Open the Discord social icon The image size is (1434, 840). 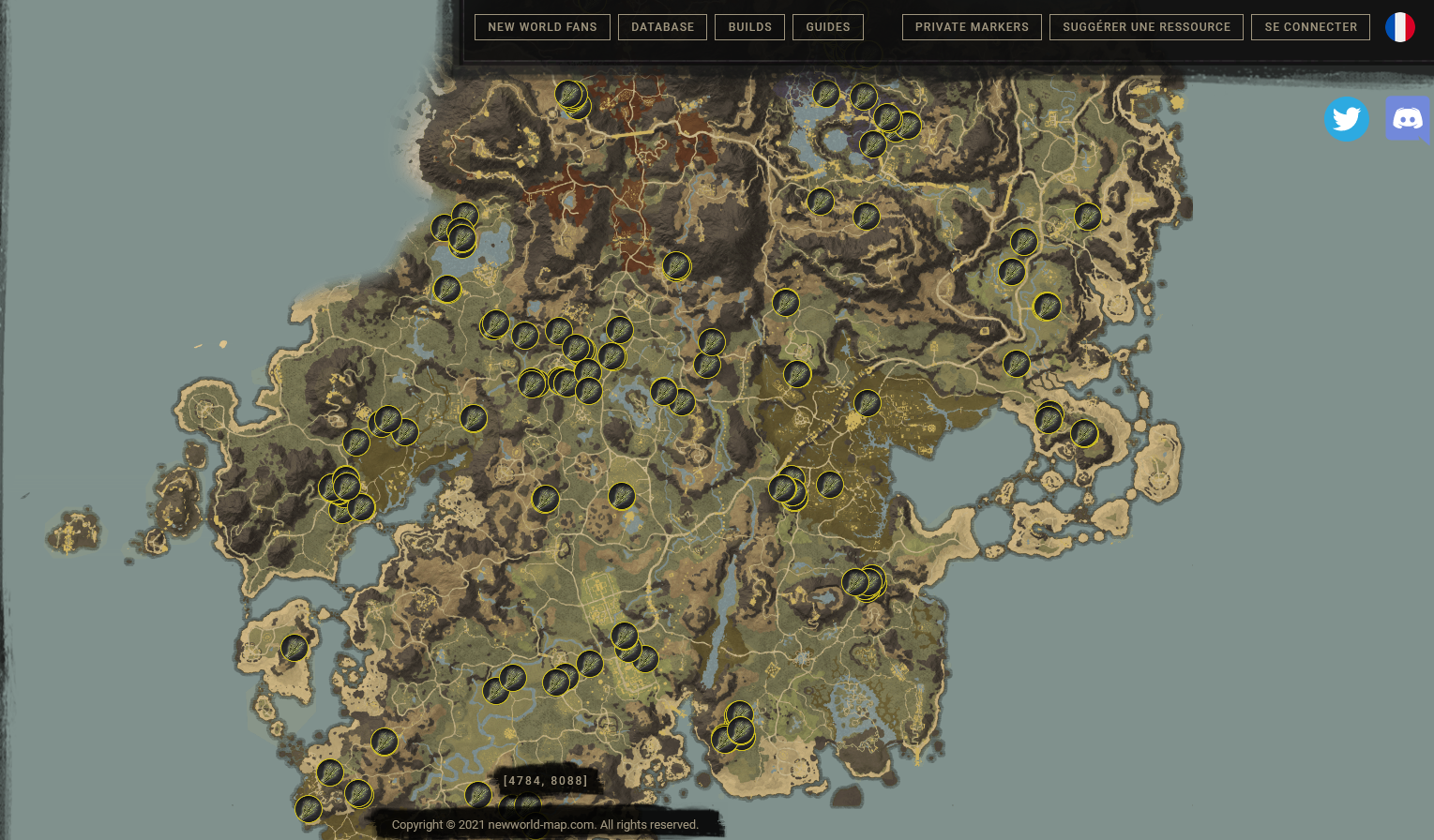(1408, 119)
